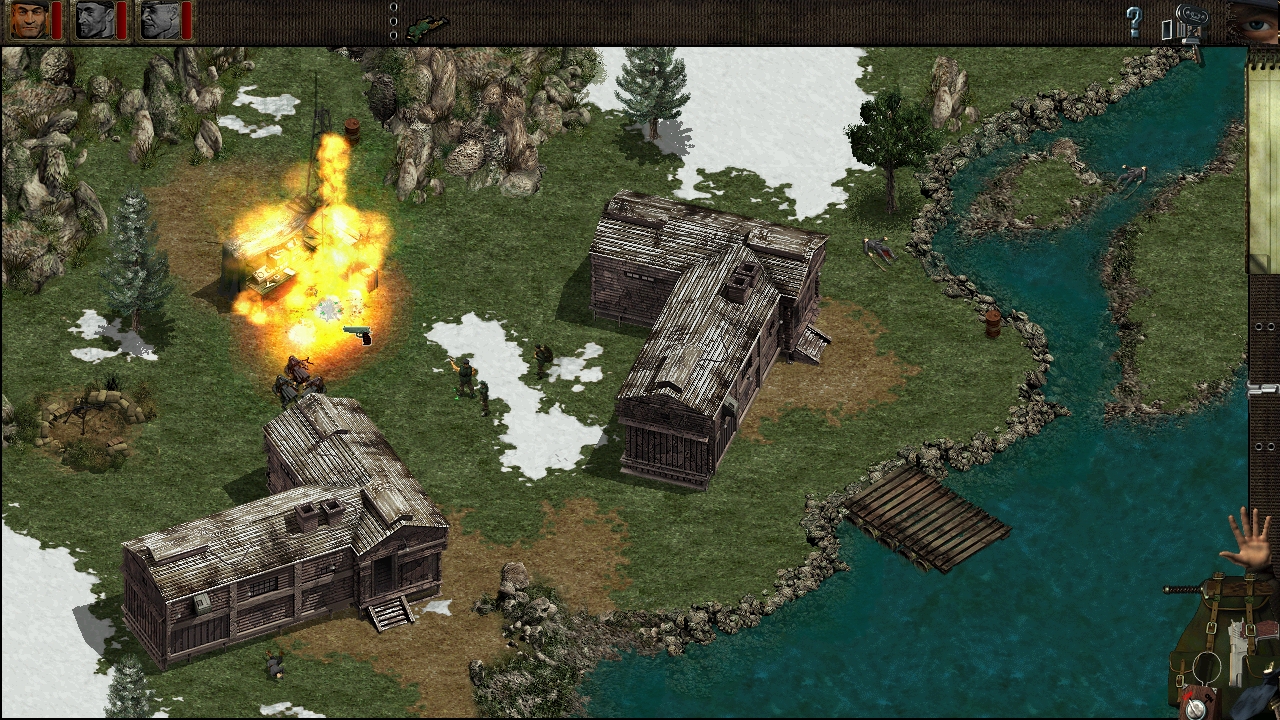Click the second hollow circle in the top bar
Image resolution: width=1280 pixels, height=720 pixels.
[x=394, y=21]
